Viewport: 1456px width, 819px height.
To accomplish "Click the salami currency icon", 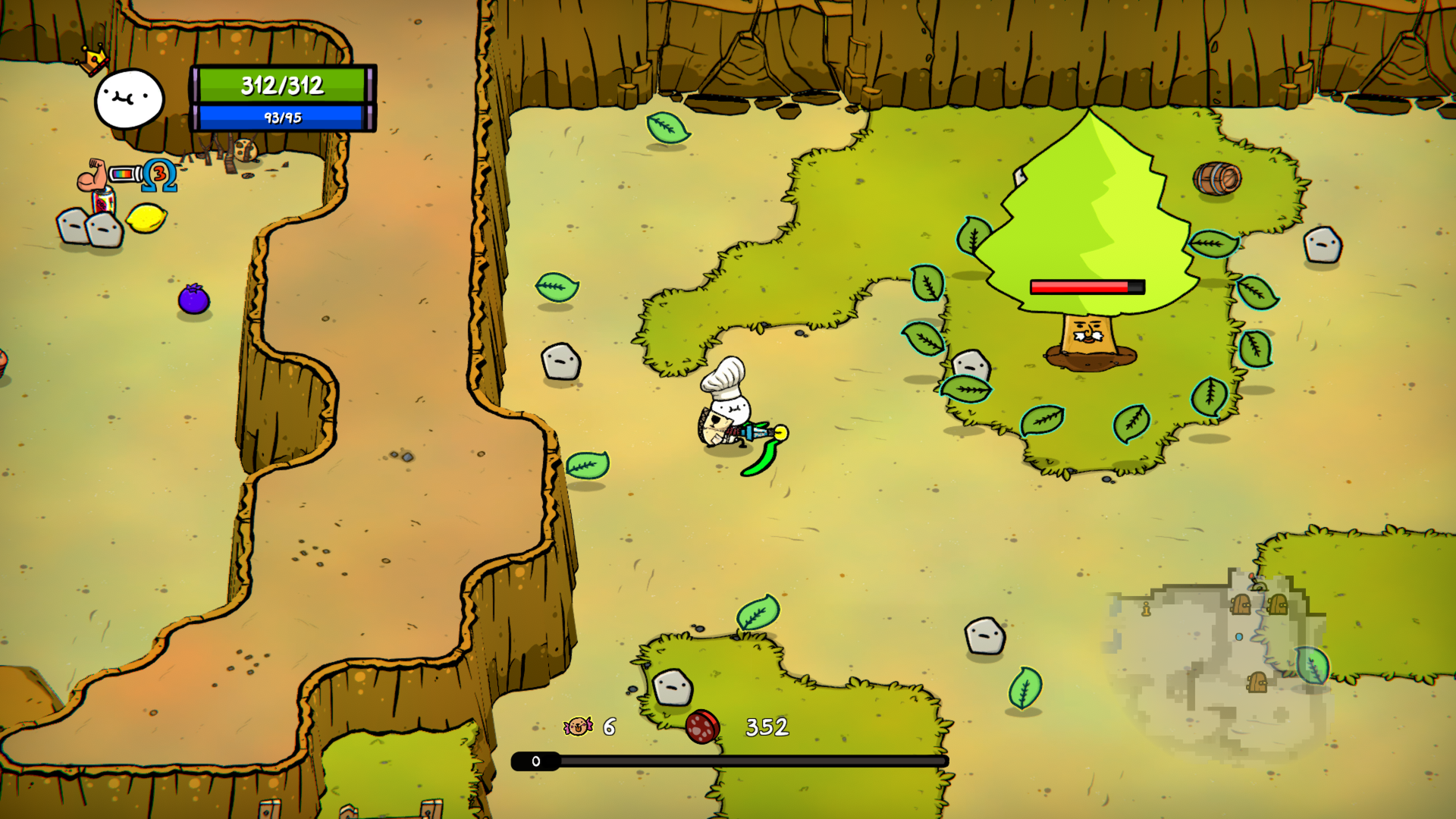I will [x=702, y=726].
